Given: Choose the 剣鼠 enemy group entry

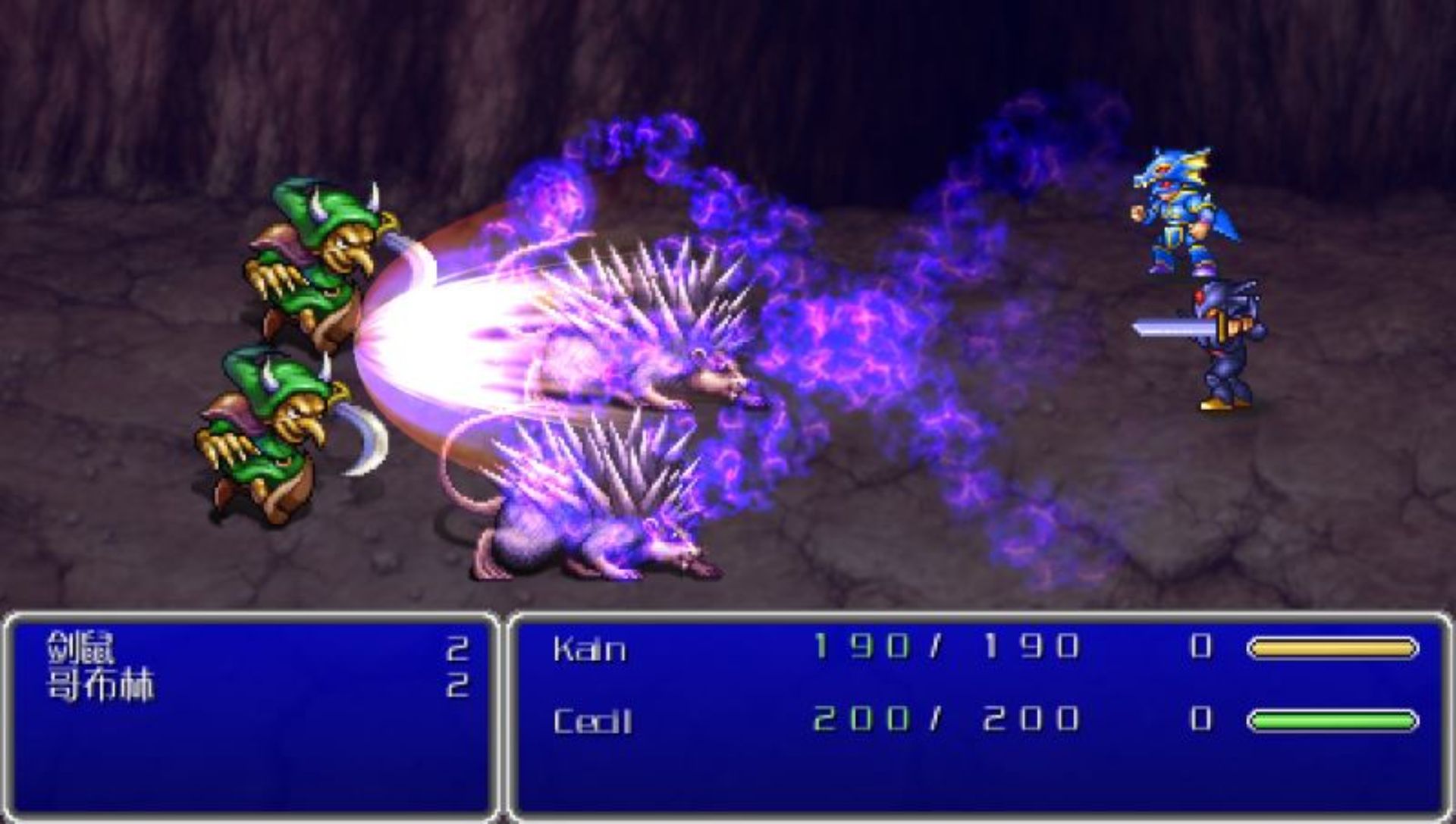Looking at the screenshot, I should point(81,648).
